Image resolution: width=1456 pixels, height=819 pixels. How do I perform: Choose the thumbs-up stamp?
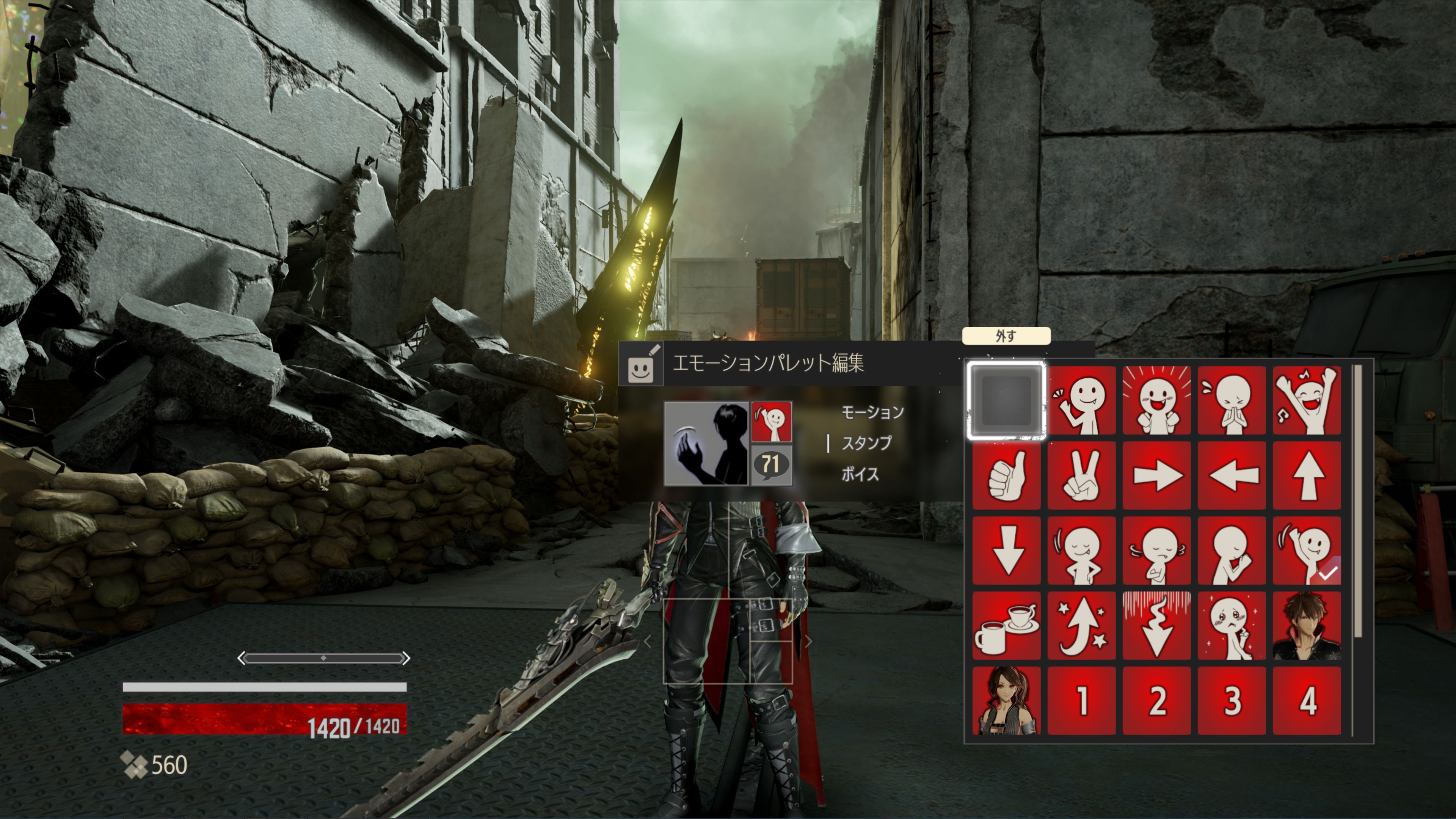(x=1006, y=476)
